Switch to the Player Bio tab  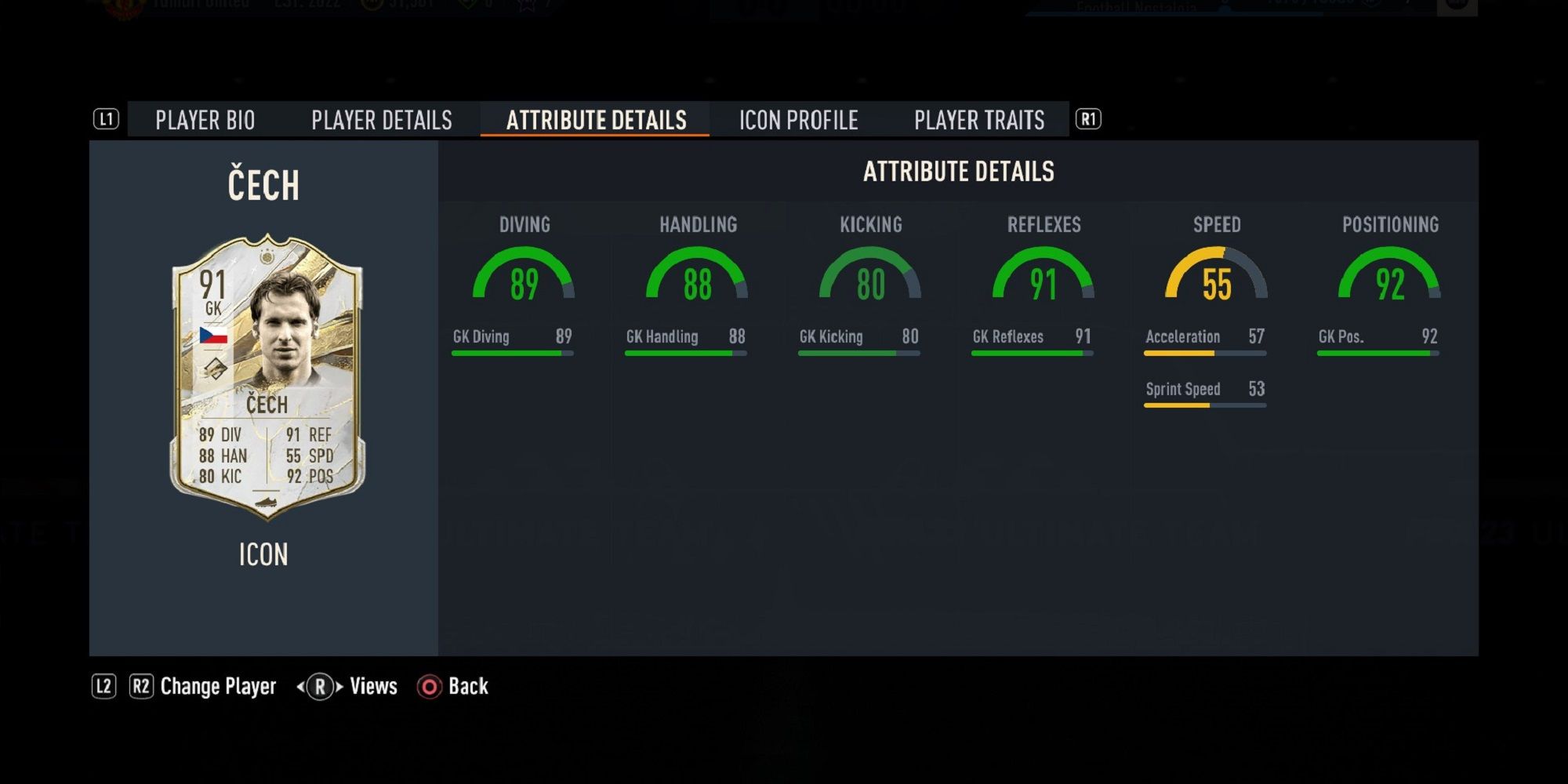pos(205,120)
